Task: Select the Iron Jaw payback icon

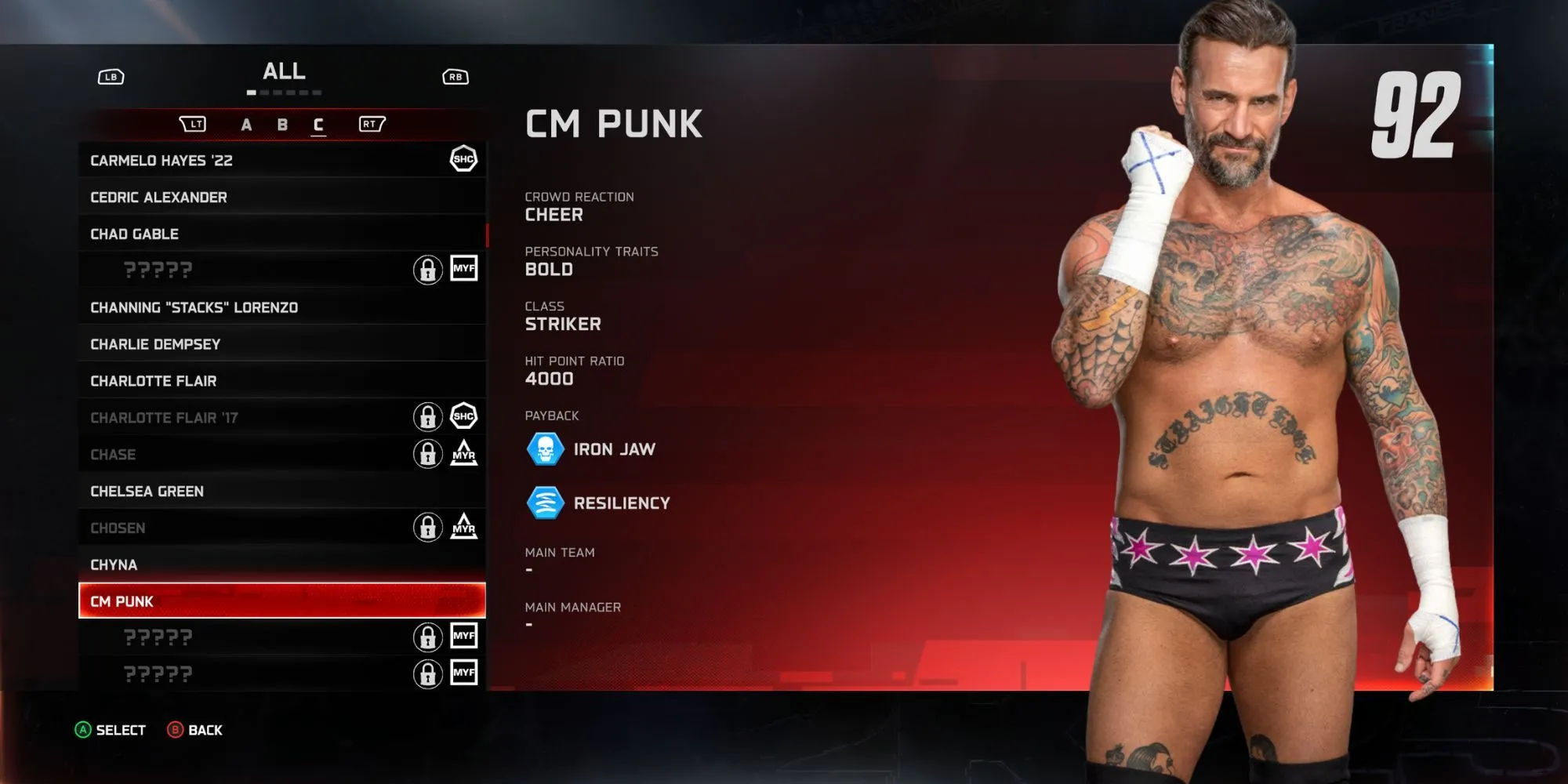Action: point(545,449)
